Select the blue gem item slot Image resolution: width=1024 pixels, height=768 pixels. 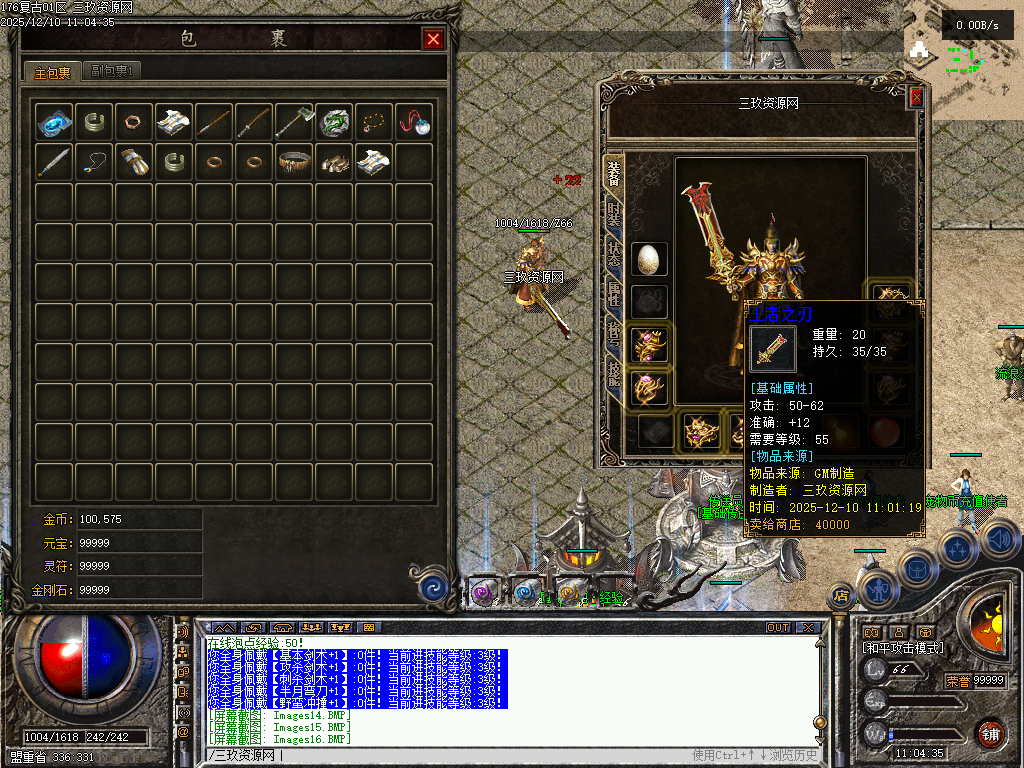pos(54,122)
